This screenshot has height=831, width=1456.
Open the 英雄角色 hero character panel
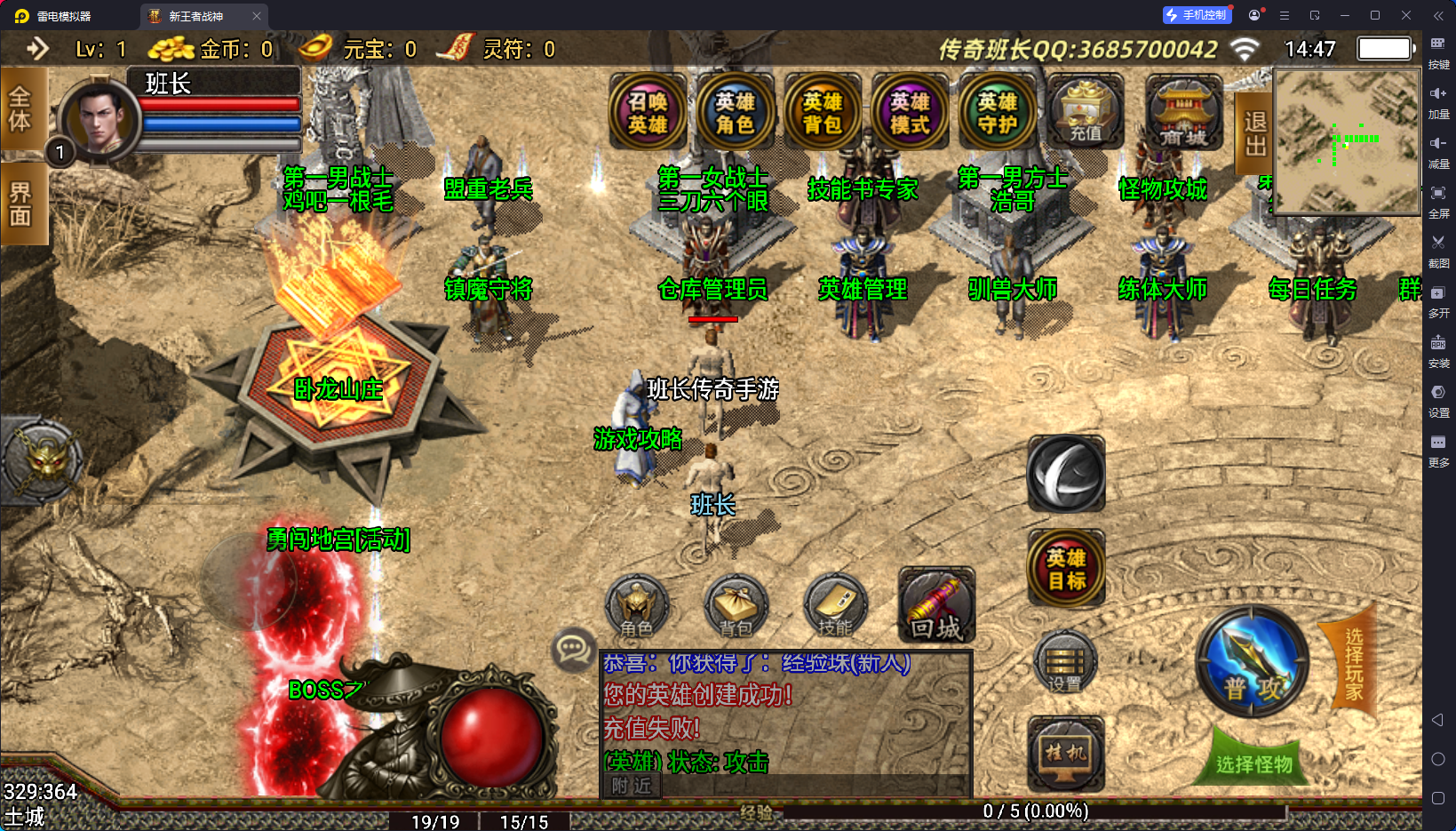click(735, 113)
